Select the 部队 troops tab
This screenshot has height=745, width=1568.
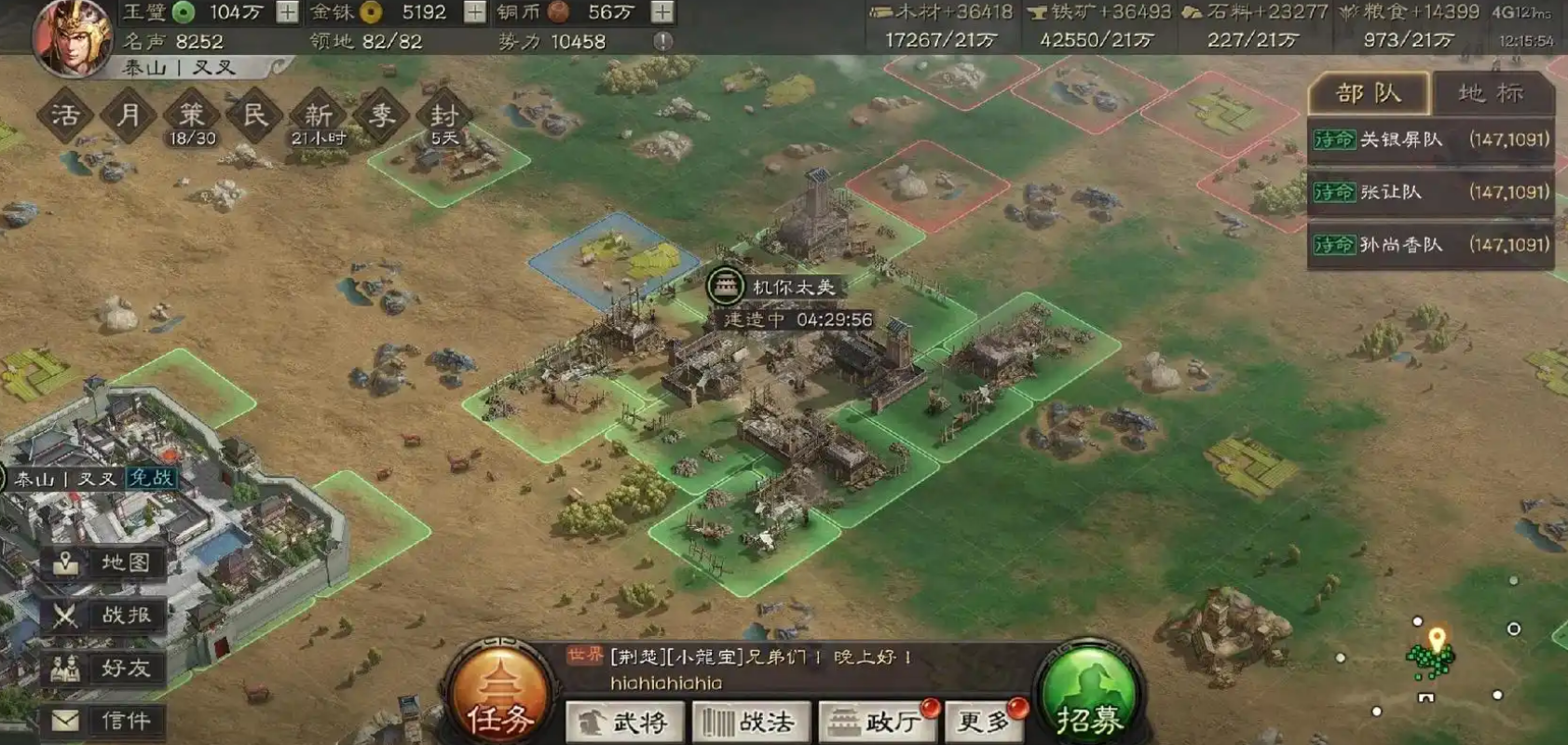1368,93
